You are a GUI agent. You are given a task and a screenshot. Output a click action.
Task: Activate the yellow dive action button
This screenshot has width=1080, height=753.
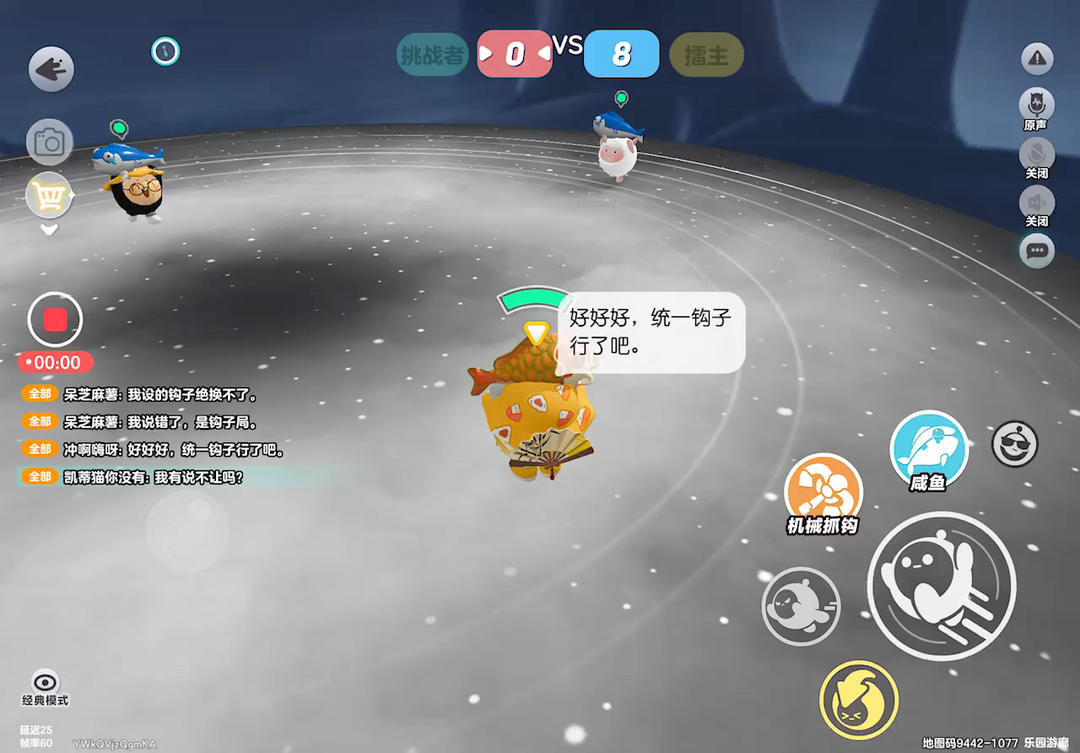coord(858,700)
